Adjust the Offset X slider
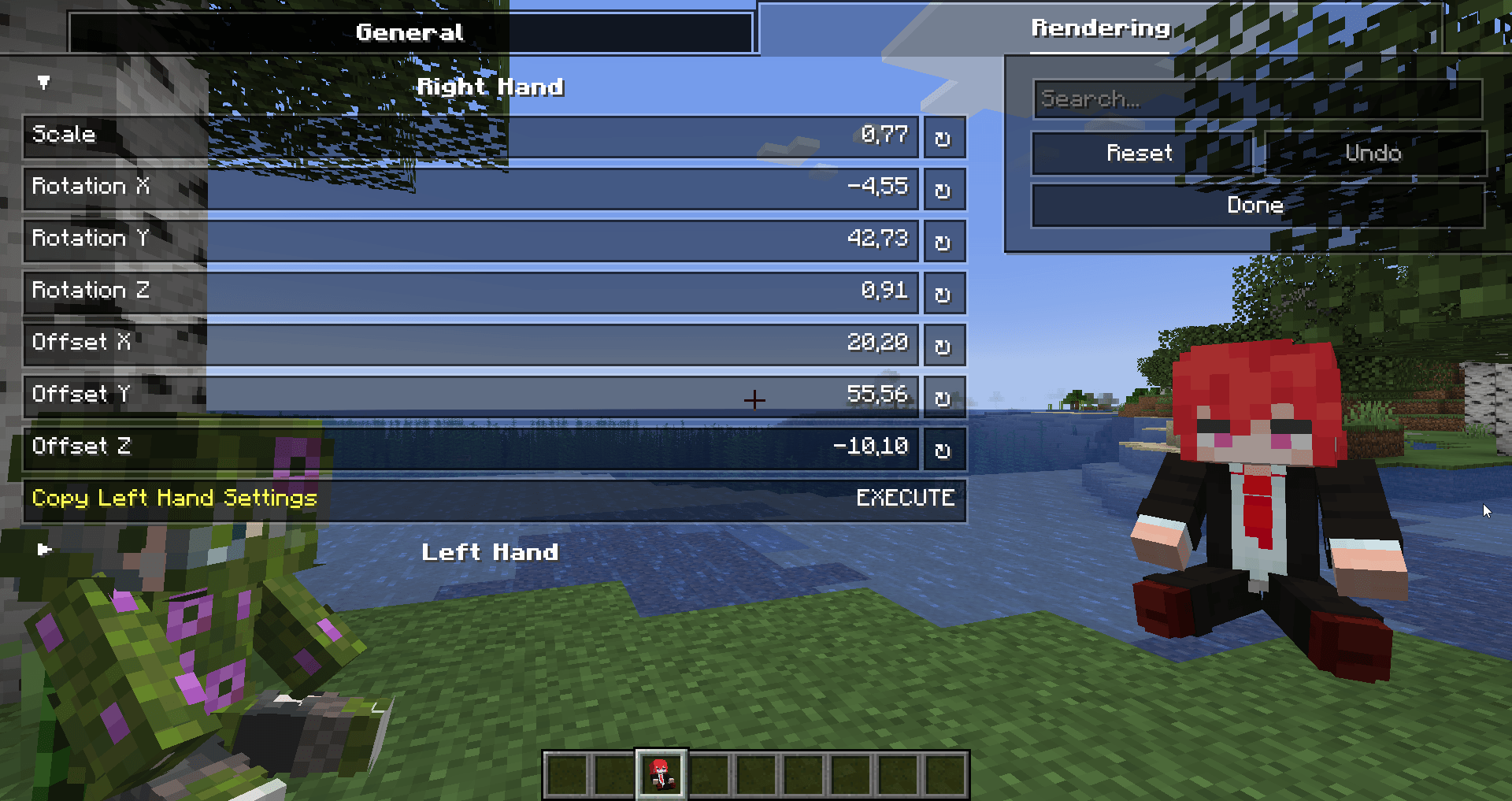Viewport: 1512px width, 801px height. click(551, 345)
